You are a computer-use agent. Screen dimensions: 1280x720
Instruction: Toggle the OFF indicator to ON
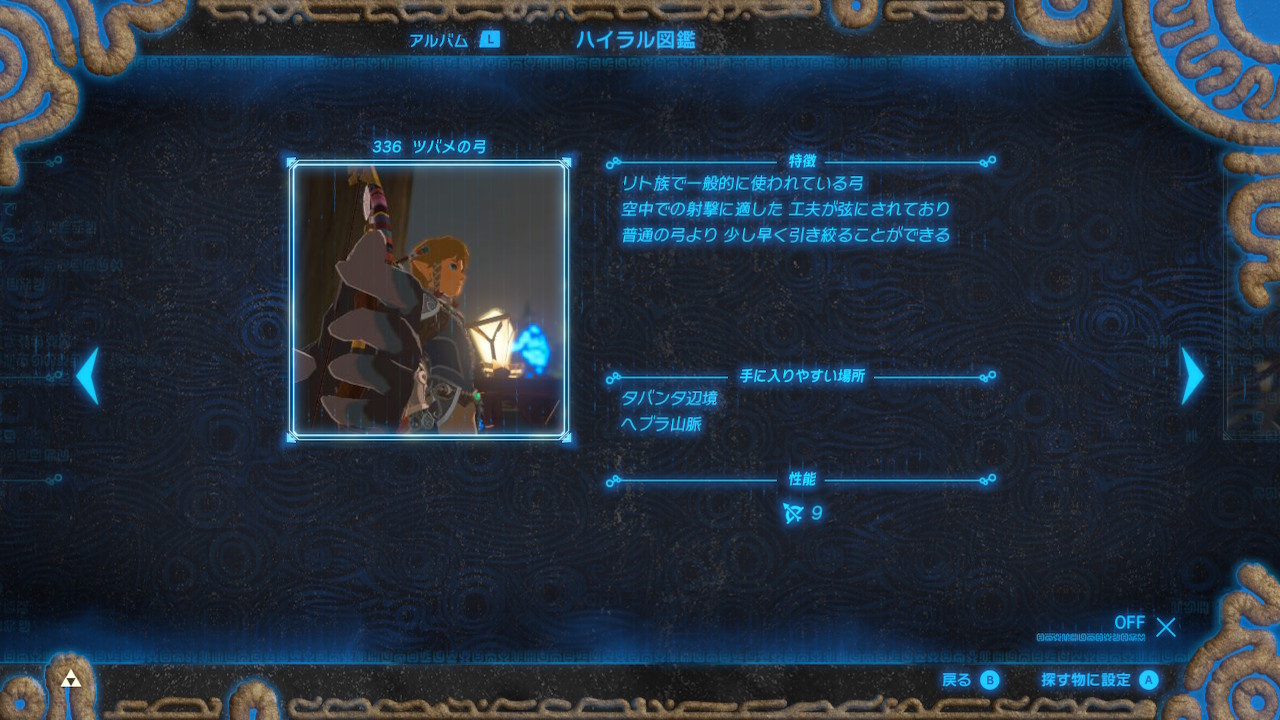click(x=1129, y=623)
